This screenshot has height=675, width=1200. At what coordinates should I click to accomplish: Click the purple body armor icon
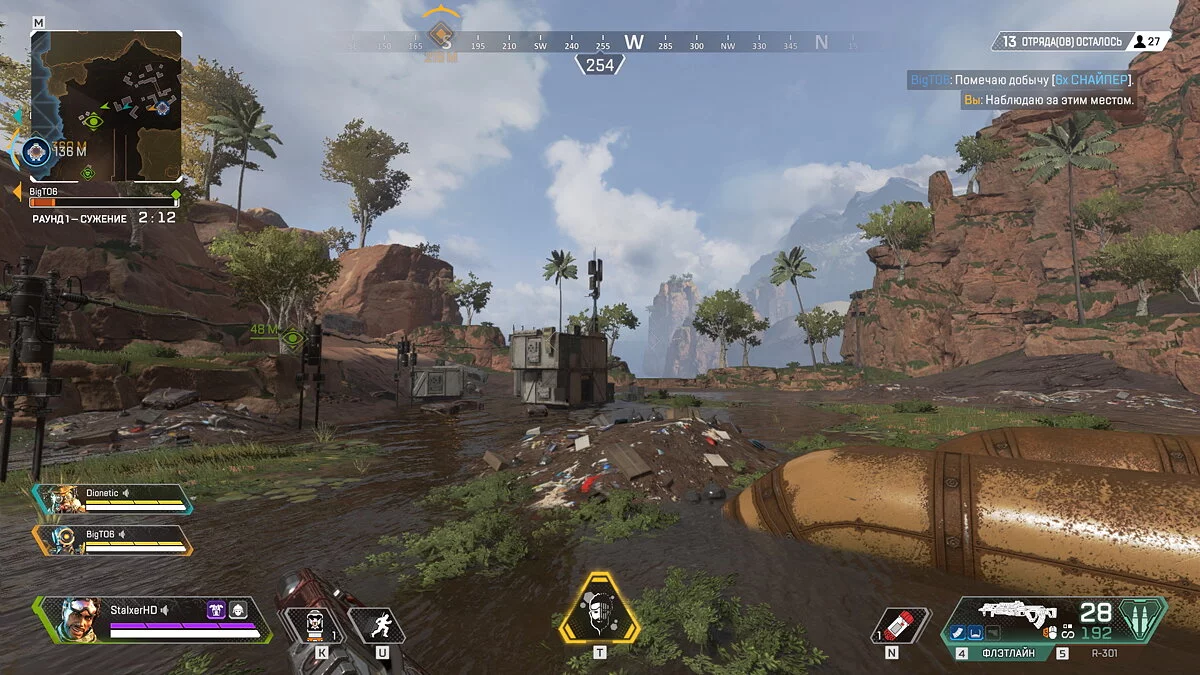tap(216, 609)
